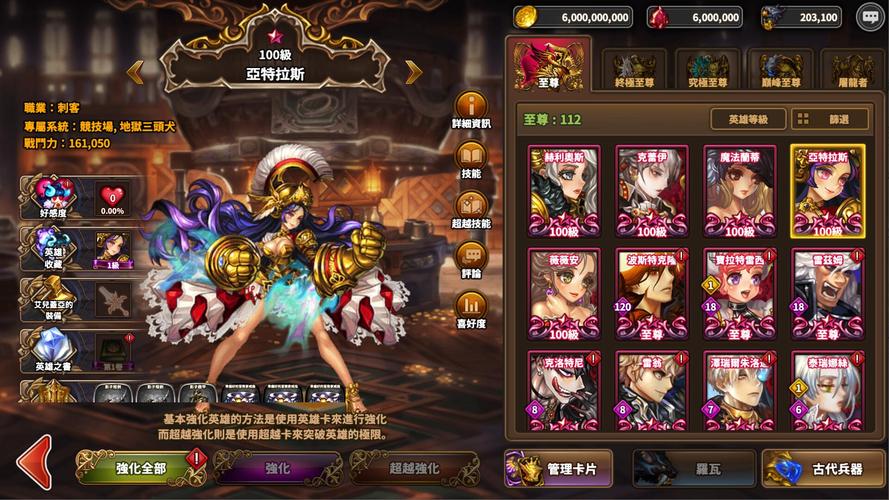889x500 pixels.
Task: Show the next hero with right arrow
Action: (413, 71)
